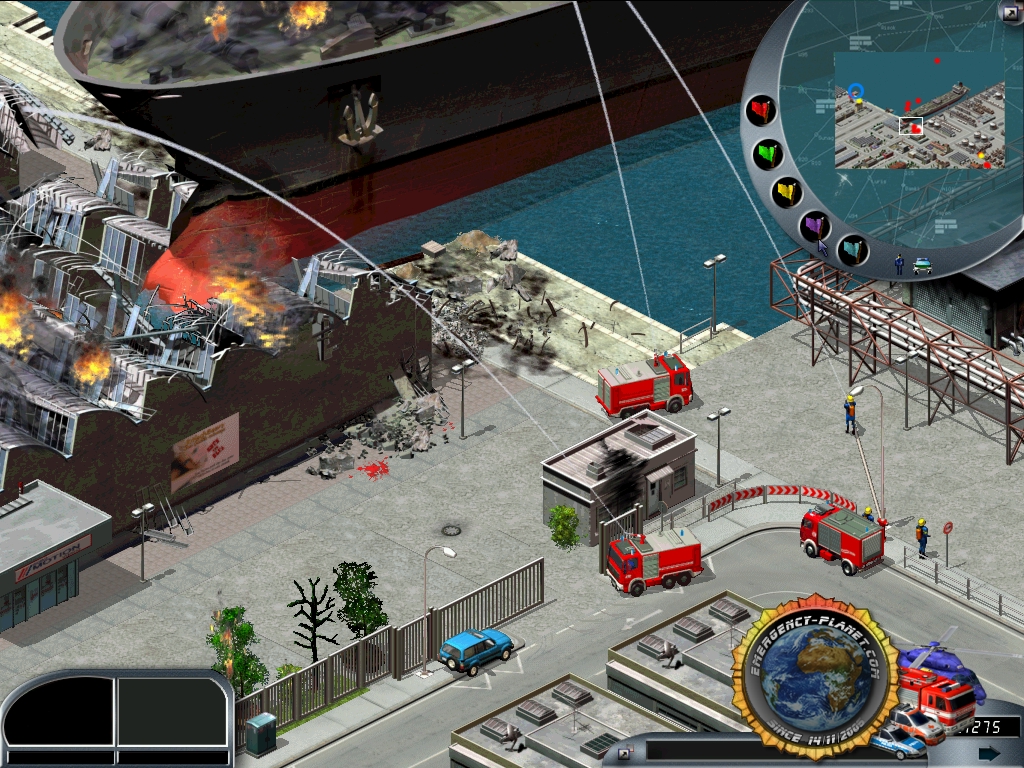Select the police officer icon below the minimap
Viewport: 1024px width, 768px height.
tap(899, 264)
